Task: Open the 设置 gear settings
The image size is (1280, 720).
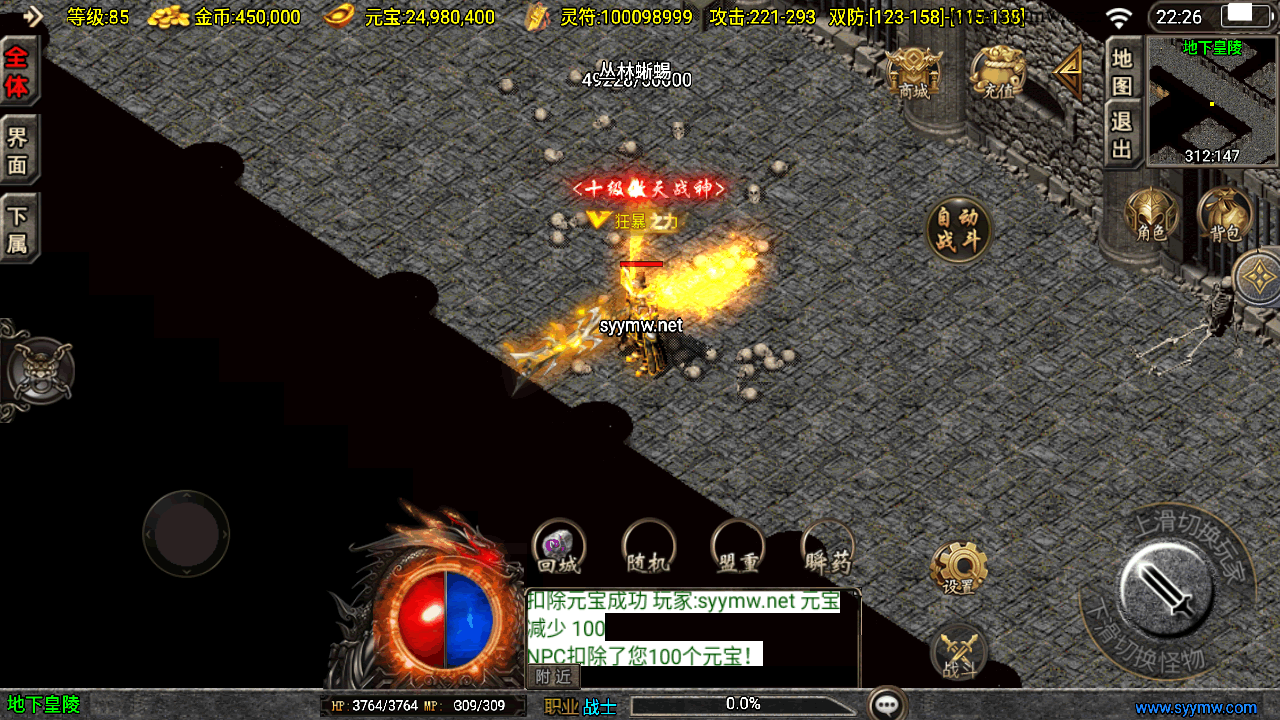Action: click(958, 569)
